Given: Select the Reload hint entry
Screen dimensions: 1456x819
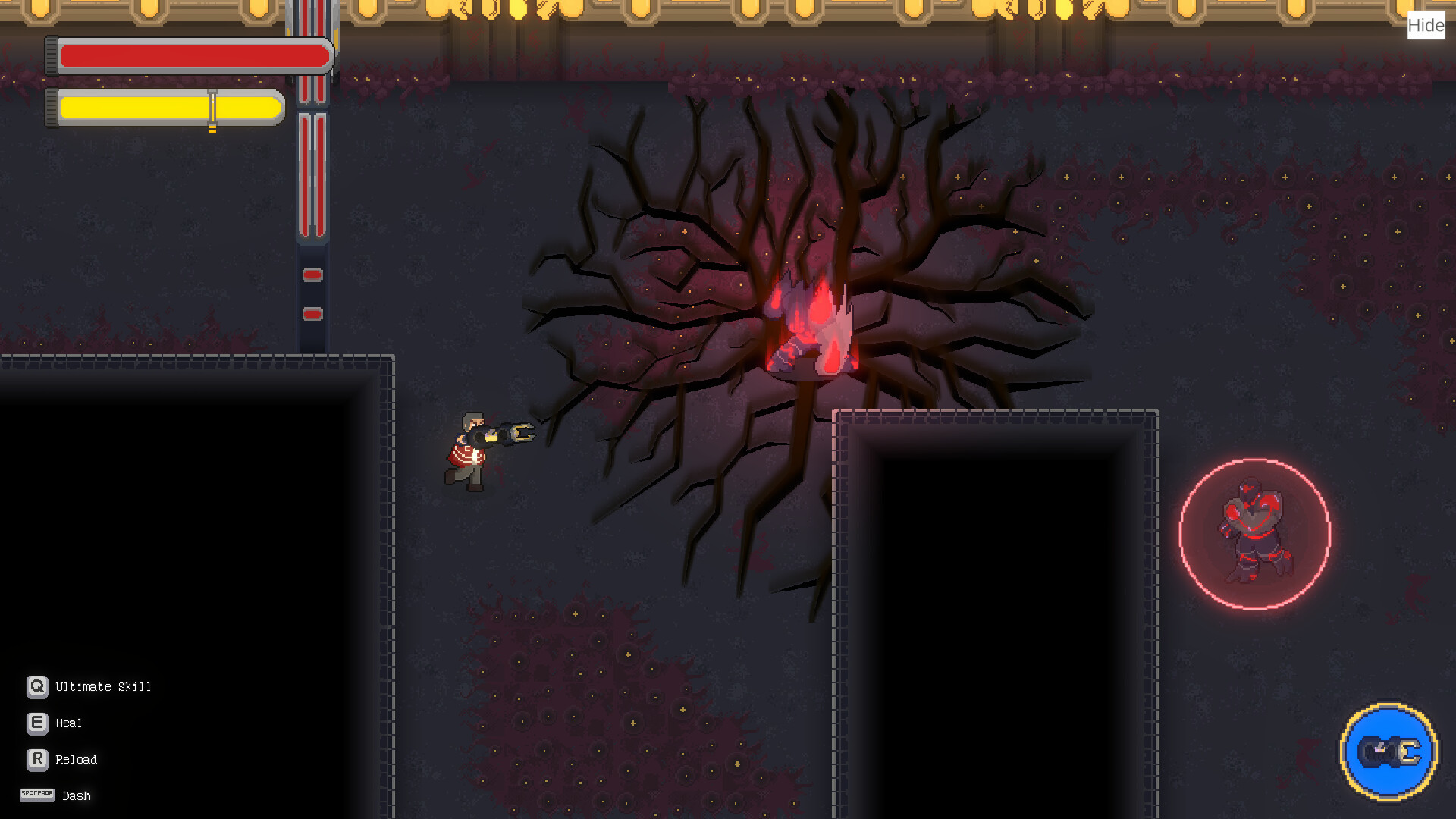Looking at the screenshot, I should pyautogui.click(x=76, y=759).
